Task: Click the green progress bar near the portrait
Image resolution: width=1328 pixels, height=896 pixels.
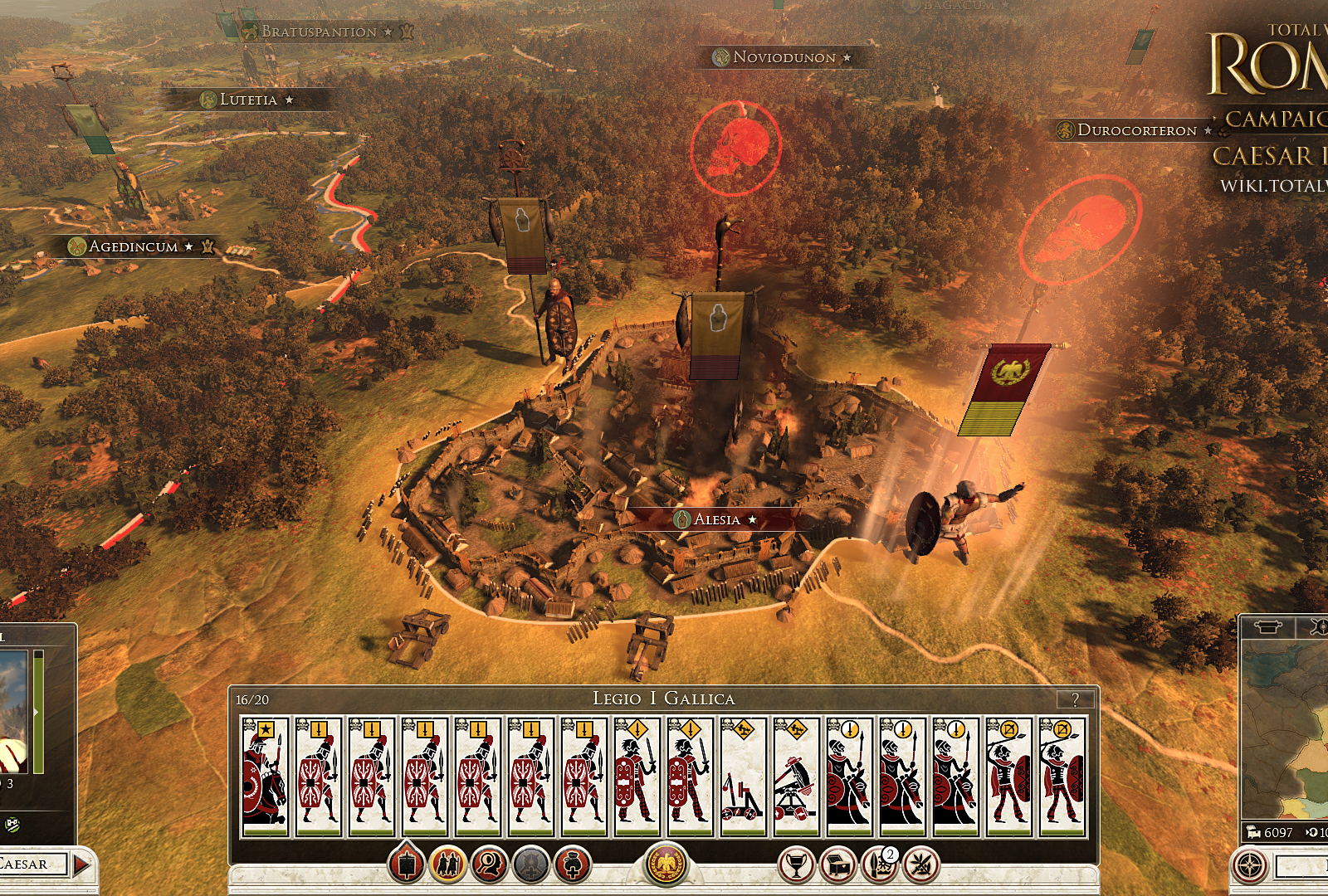Action: (38, 713)
